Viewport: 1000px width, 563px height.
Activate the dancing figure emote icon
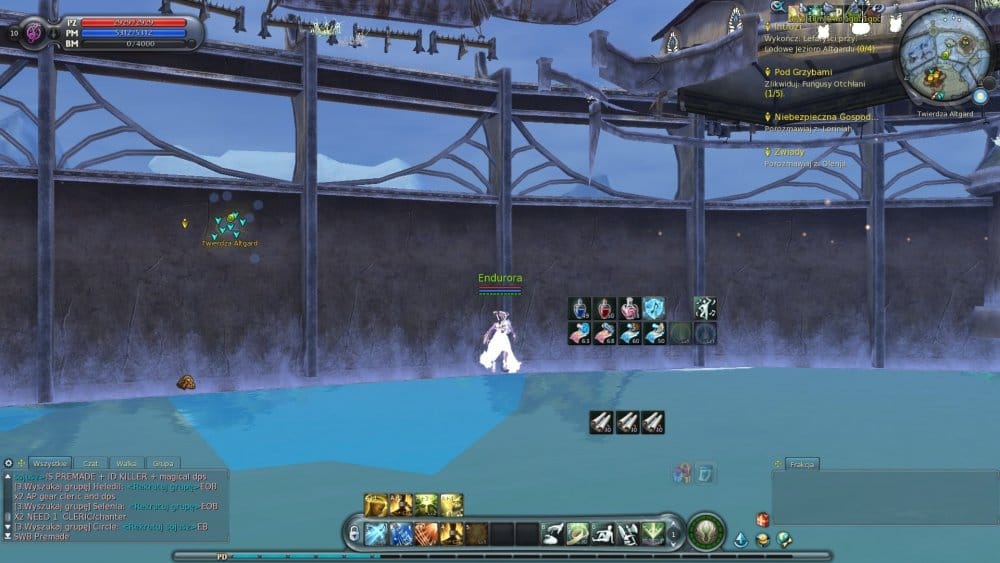click(705, 308)
